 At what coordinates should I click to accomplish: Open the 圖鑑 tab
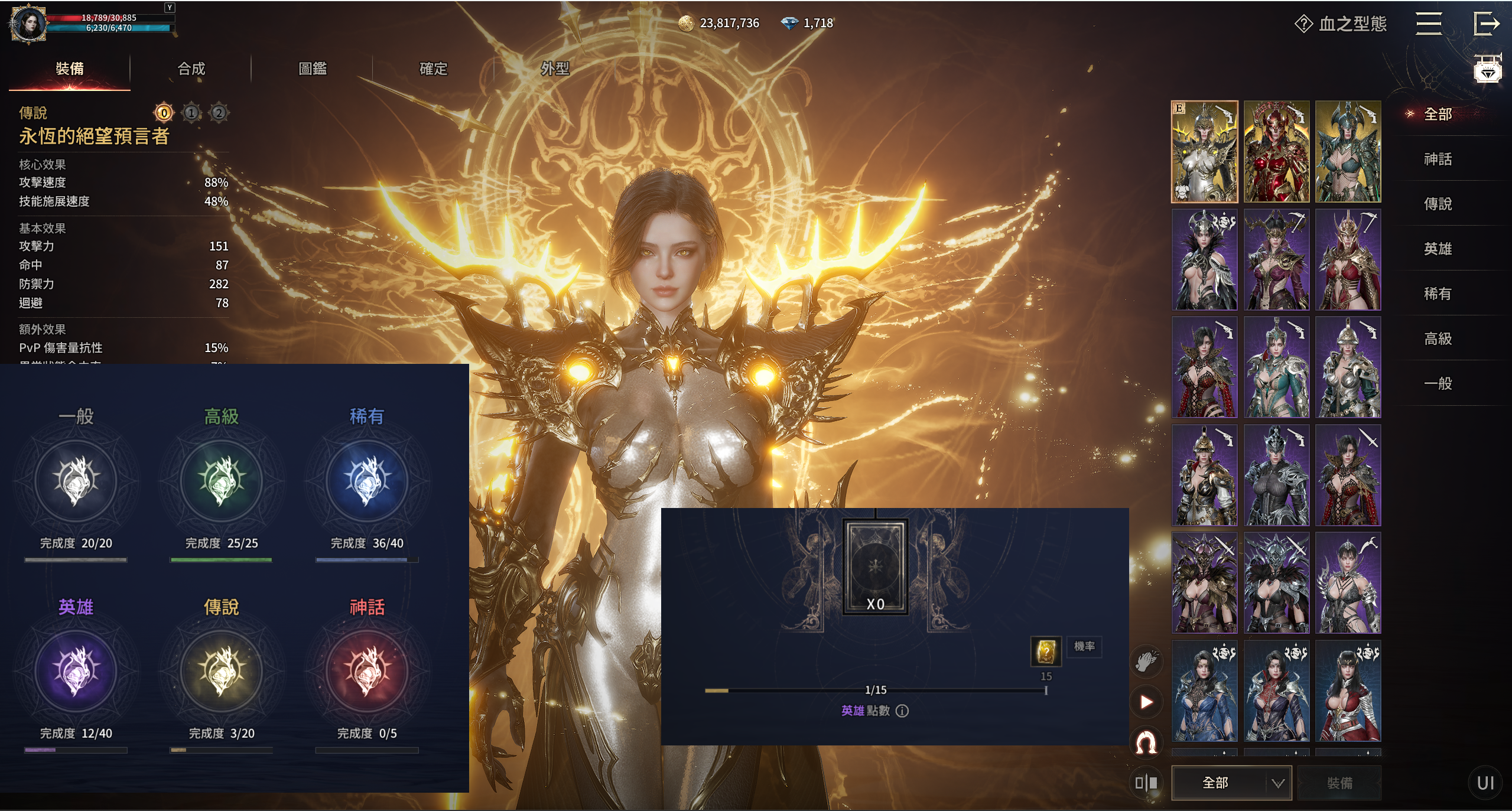pyautogui.click(x=313, y=69)
